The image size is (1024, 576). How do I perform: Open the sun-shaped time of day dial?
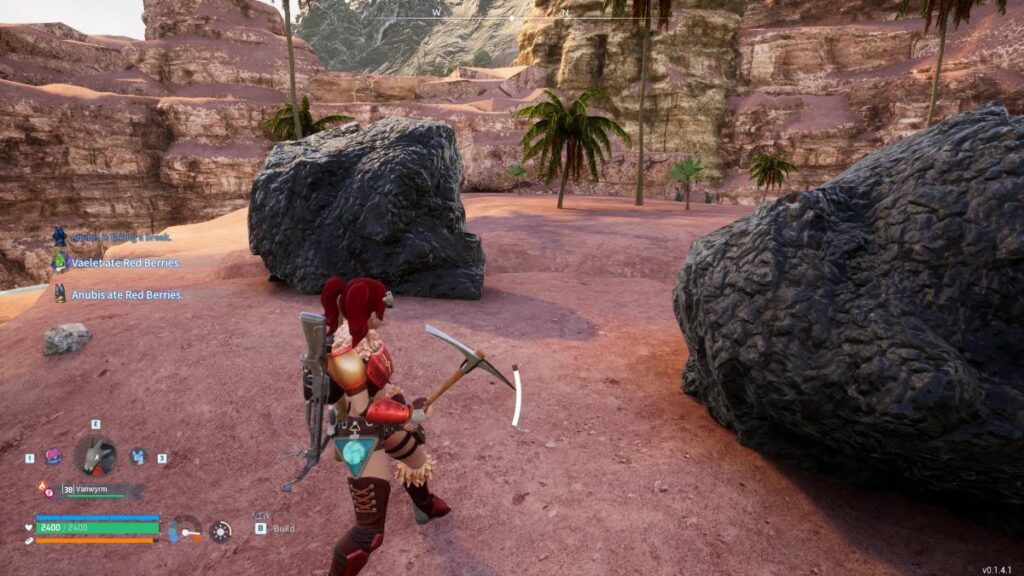(220, 531)
